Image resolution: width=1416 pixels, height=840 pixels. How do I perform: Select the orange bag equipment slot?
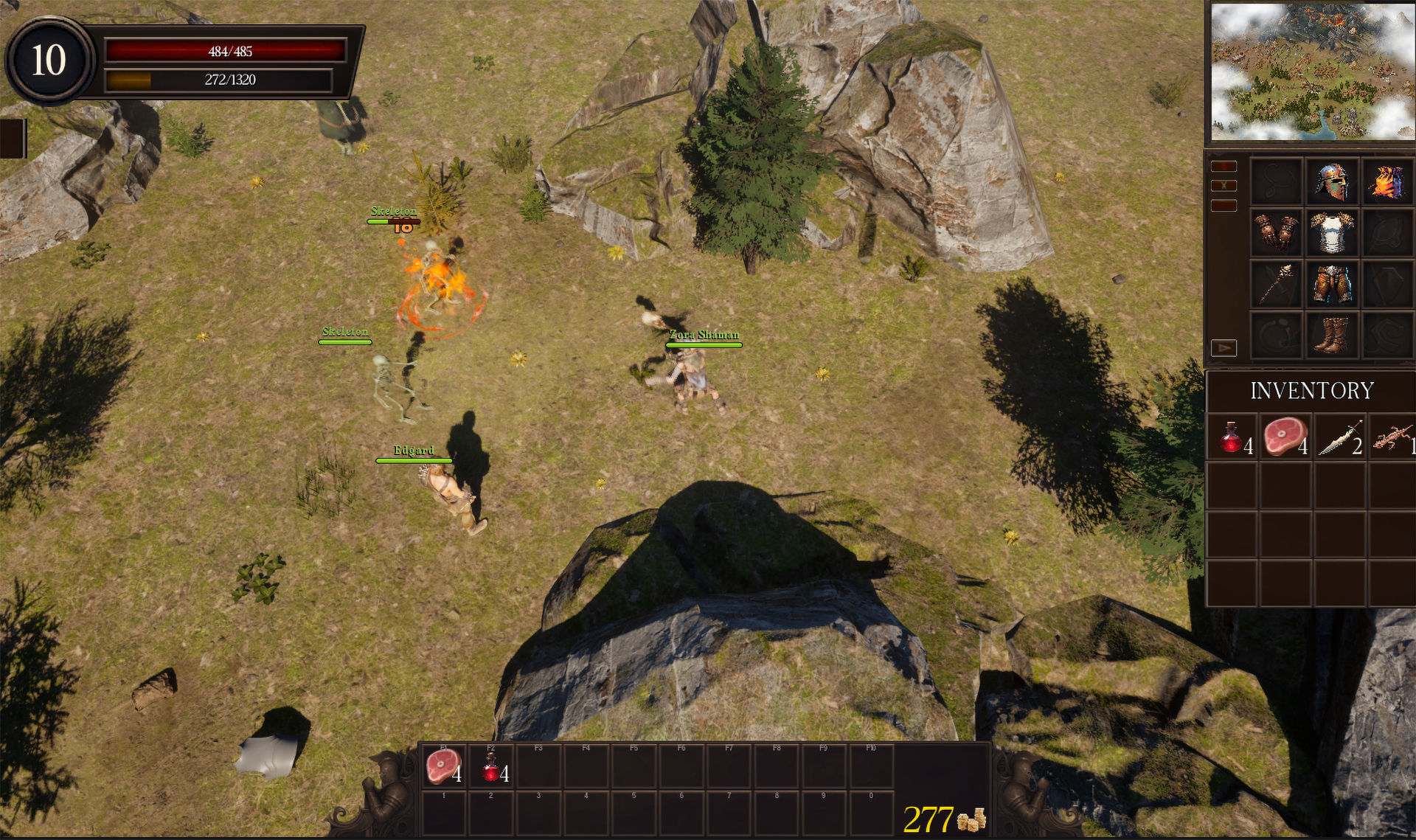click(1386, 182)
